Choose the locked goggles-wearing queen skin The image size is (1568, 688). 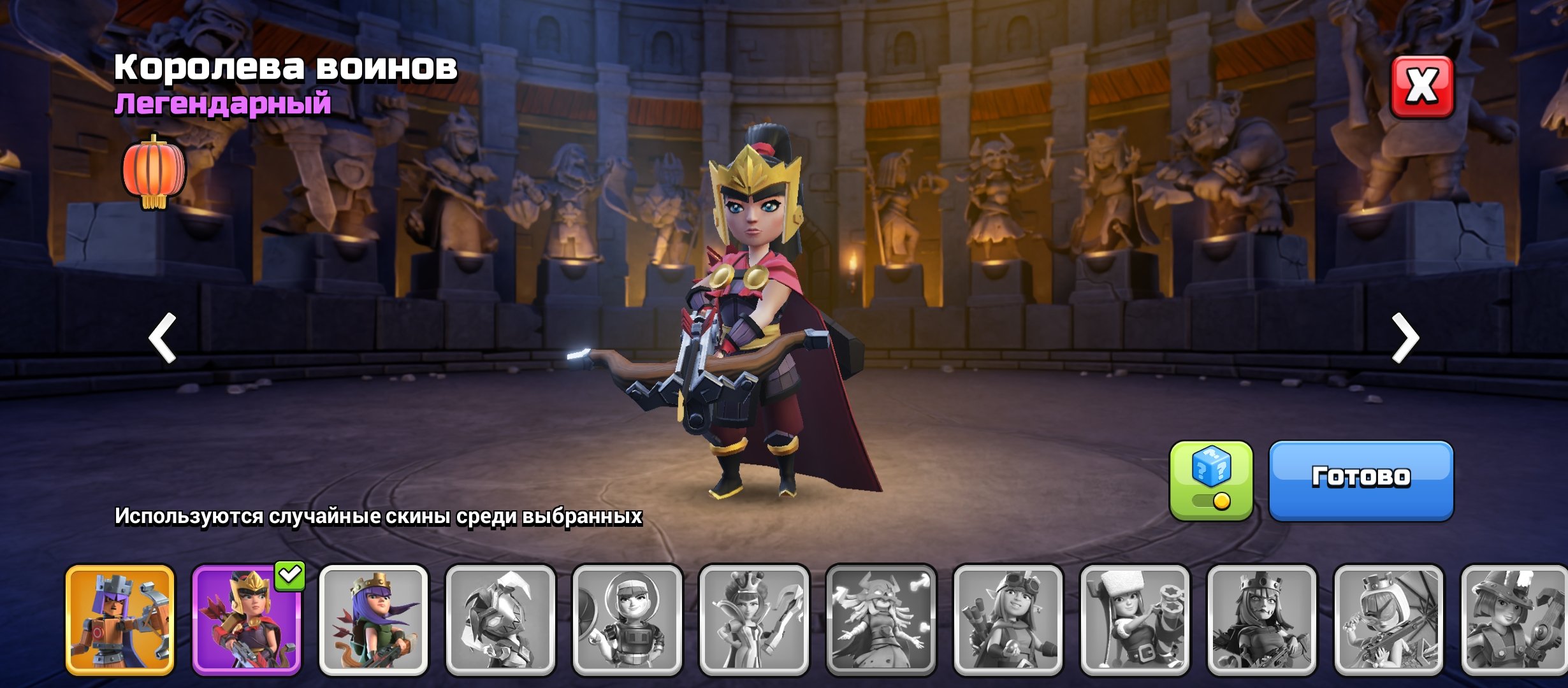click(1008, 619)
